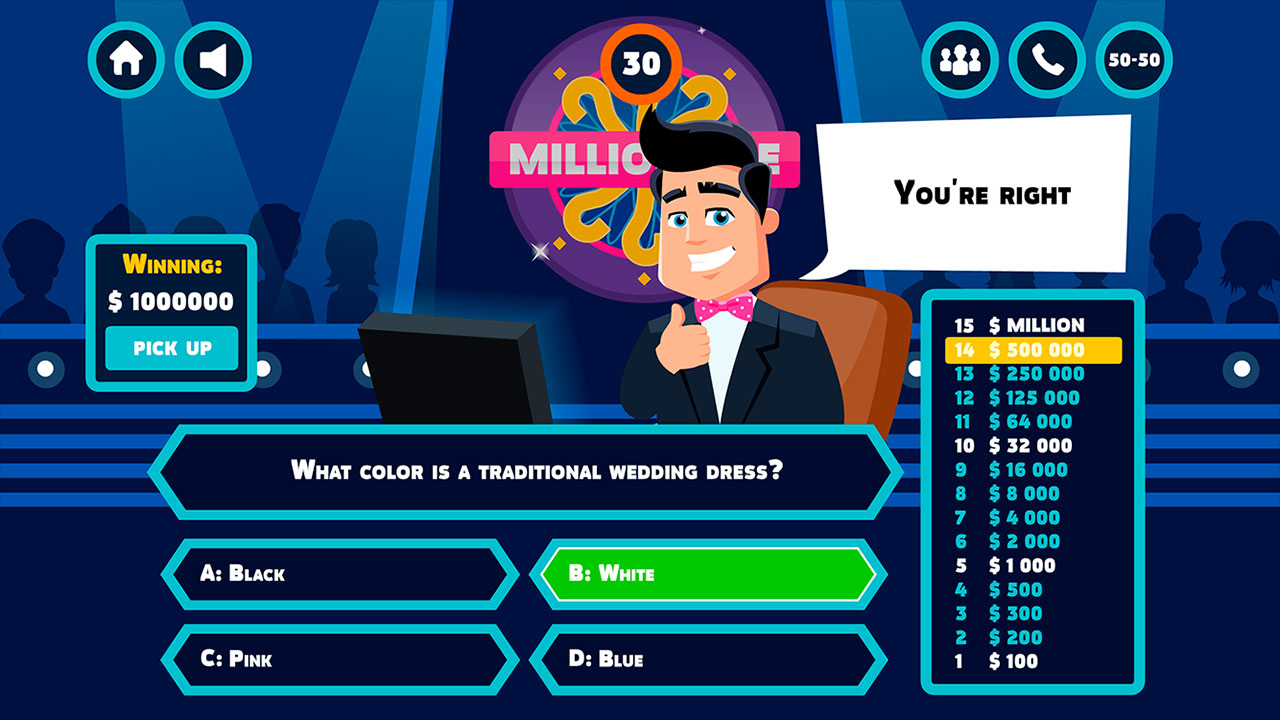Image resolution: width=1280 pixels, height=720 pixels.
Task: Use the Phone a Friend lifeline icon
Action: coord(1046,59)
